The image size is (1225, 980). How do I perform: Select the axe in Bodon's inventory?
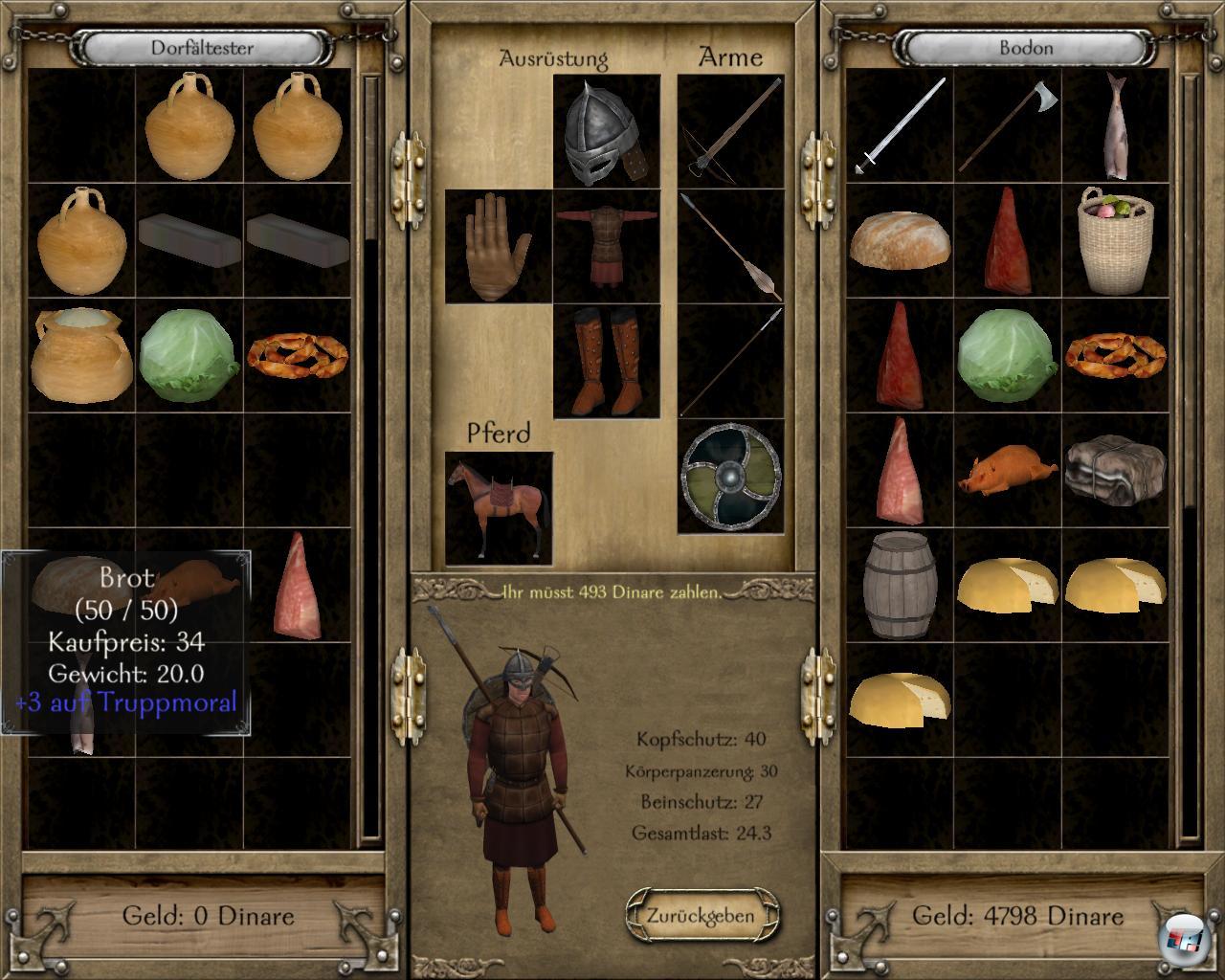(x=1007, y=126)
